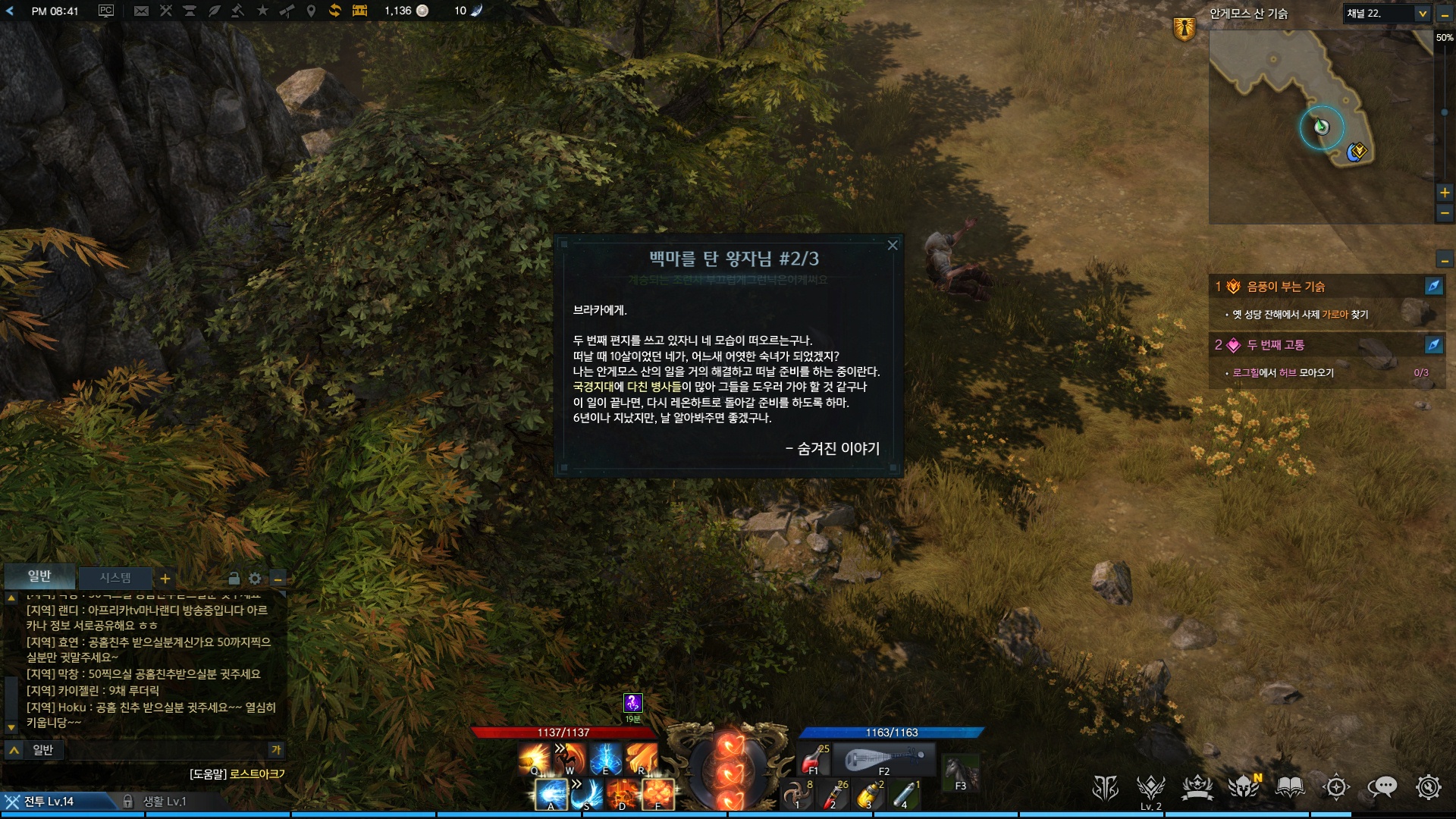The image size is (1456, 819).
Task: Open the channel selection dropdown
Action: pyautogui.click(x=1423, y=14)
